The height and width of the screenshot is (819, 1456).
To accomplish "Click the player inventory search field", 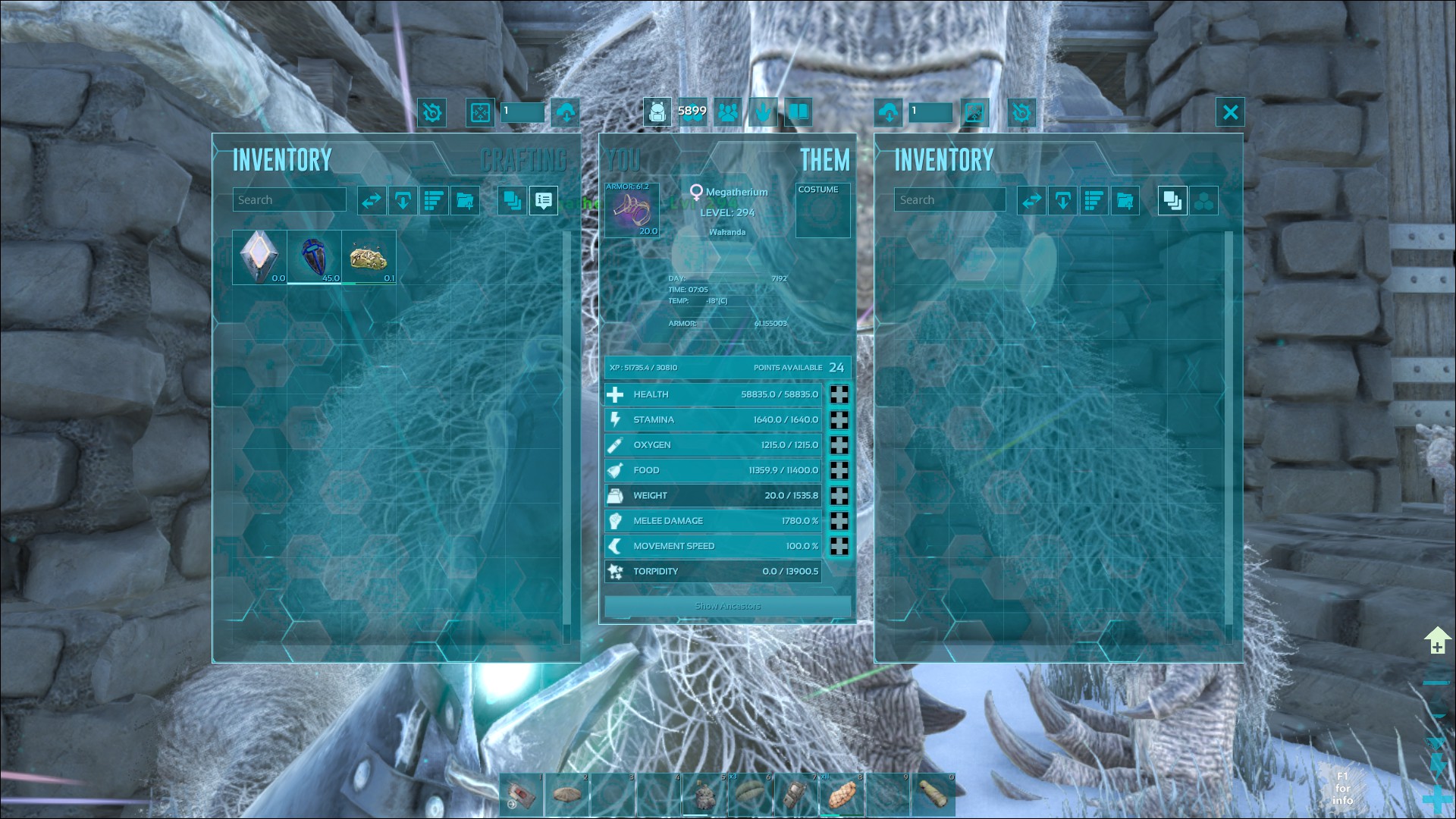I will coord(289,200).
